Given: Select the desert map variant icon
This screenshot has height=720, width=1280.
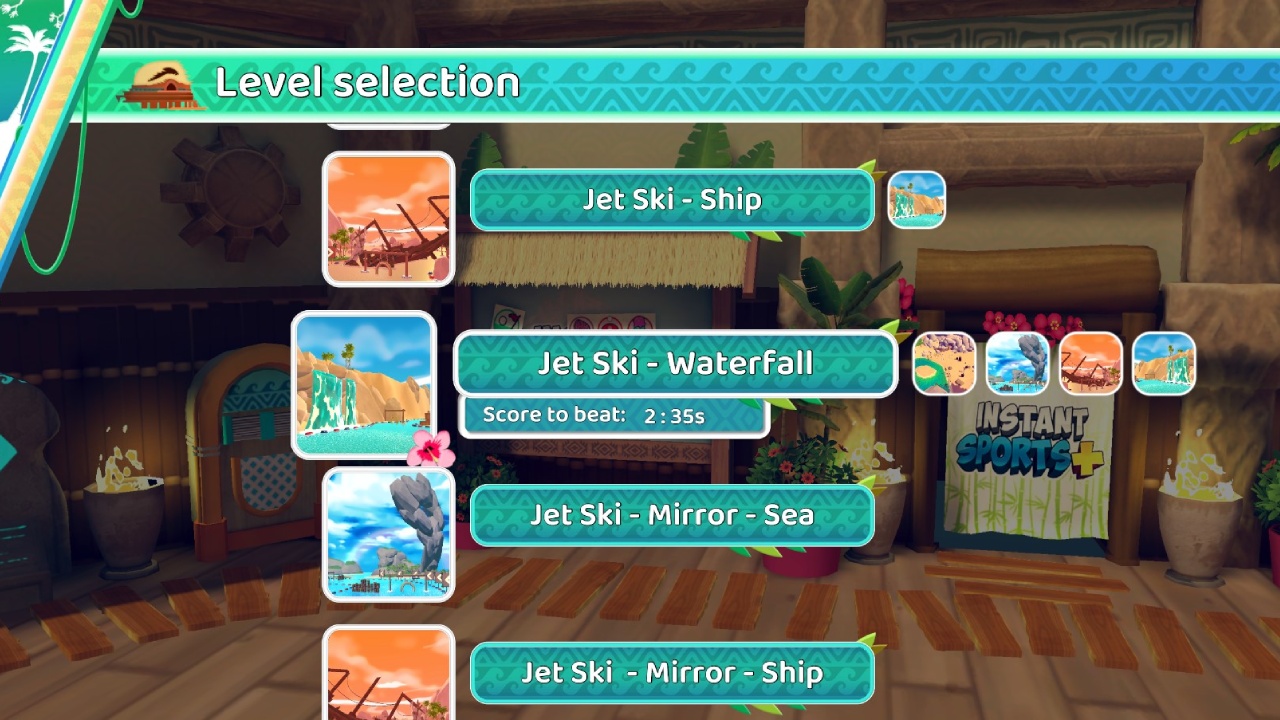Looking at the screenshot, I should click(944, 364).
